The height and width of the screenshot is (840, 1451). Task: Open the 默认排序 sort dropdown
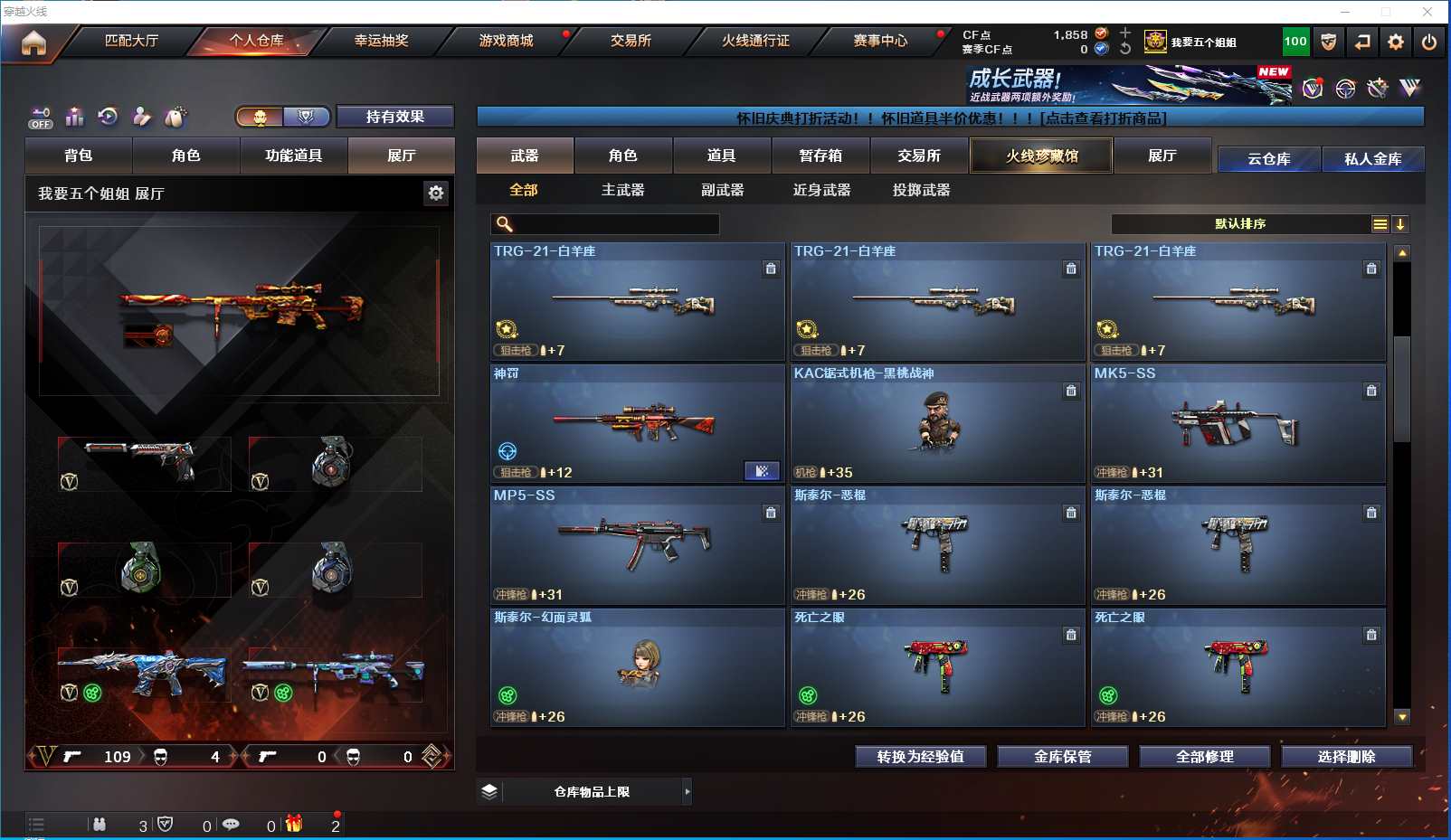tap(1240, 224)
